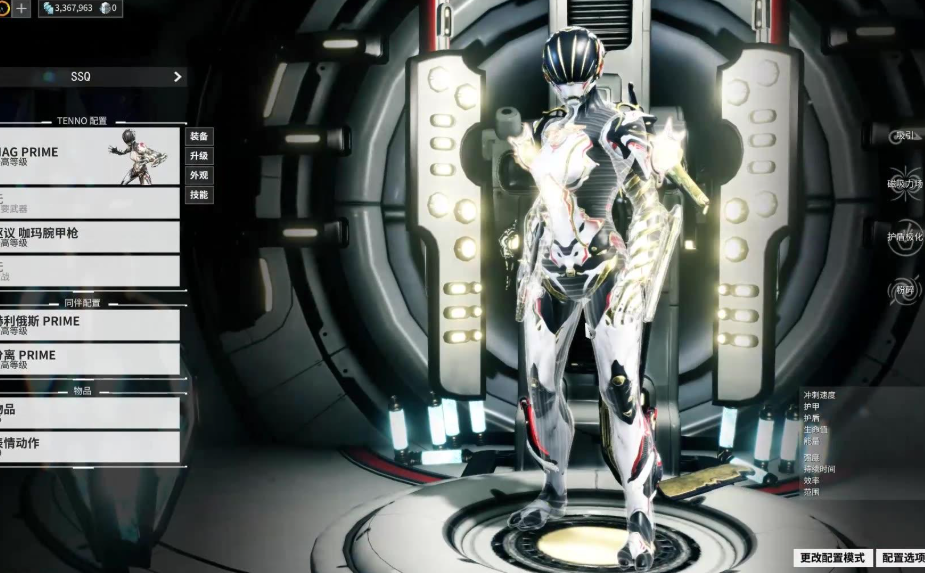
Task: Choose the 离 PRIME companion weapon slot
Action: tap(90, 359)
